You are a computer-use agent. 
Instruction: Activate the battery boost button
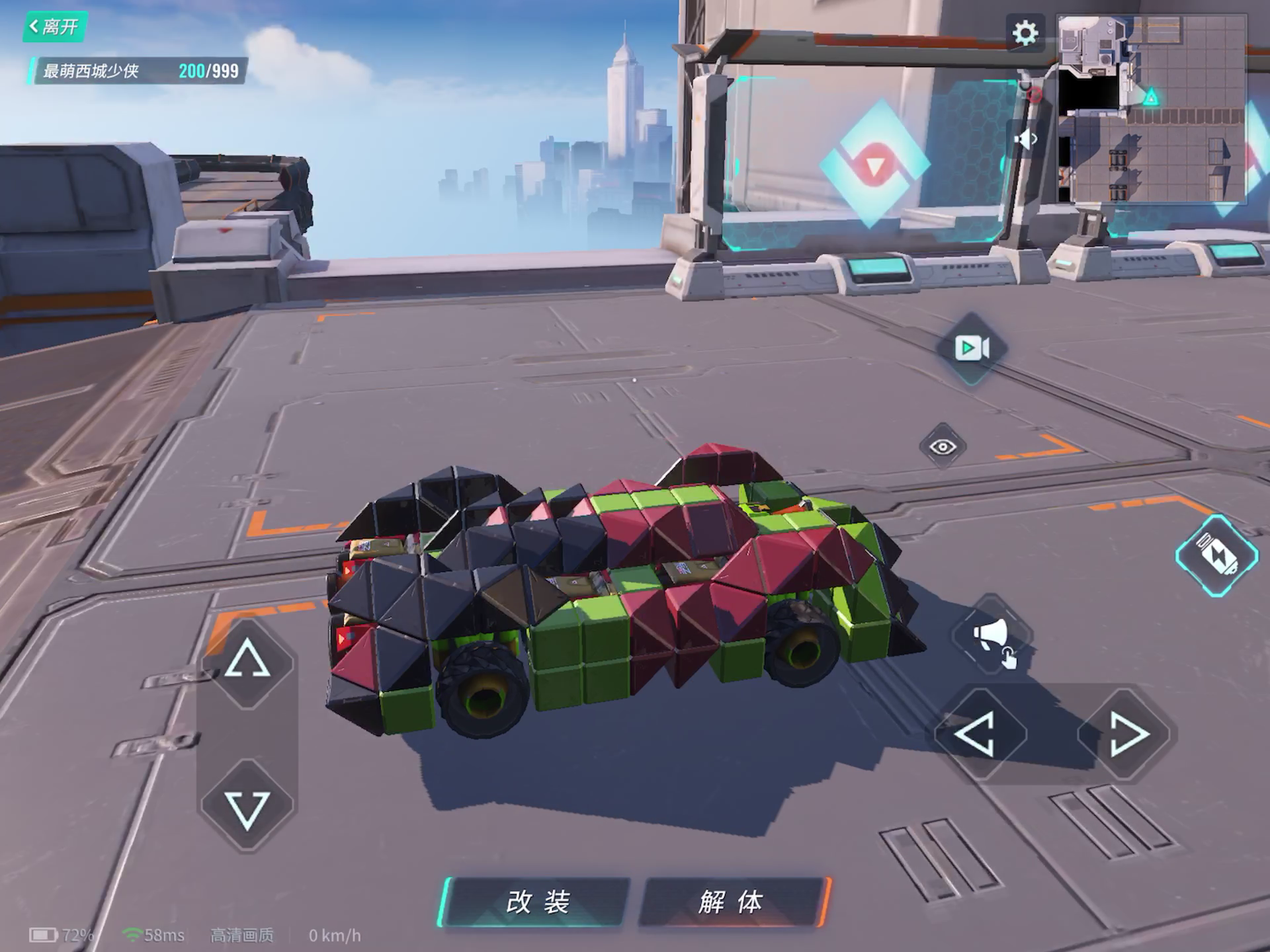(x=1217, y=555)
